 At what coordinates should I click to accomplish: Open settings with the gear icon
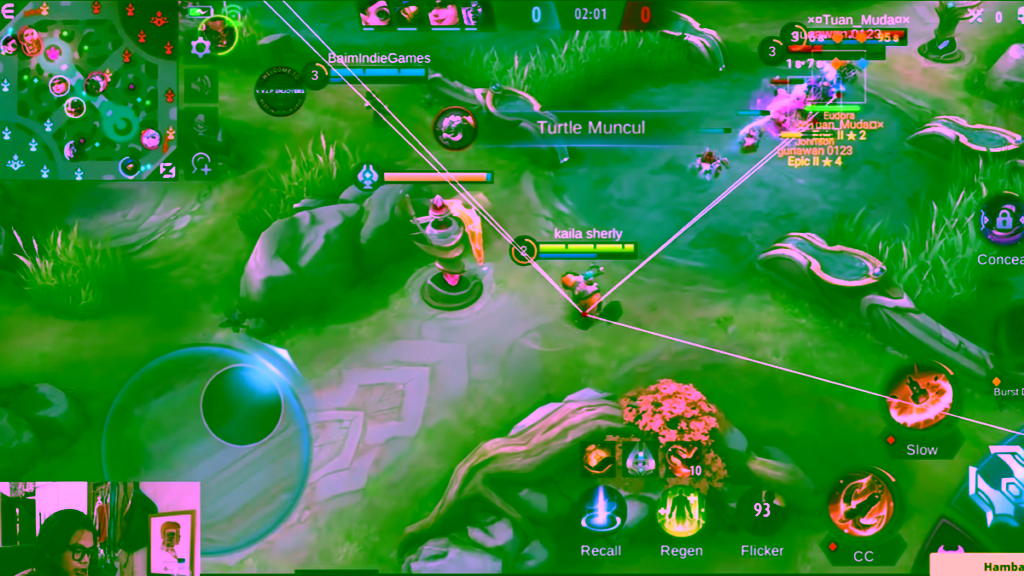coord(200,46)
